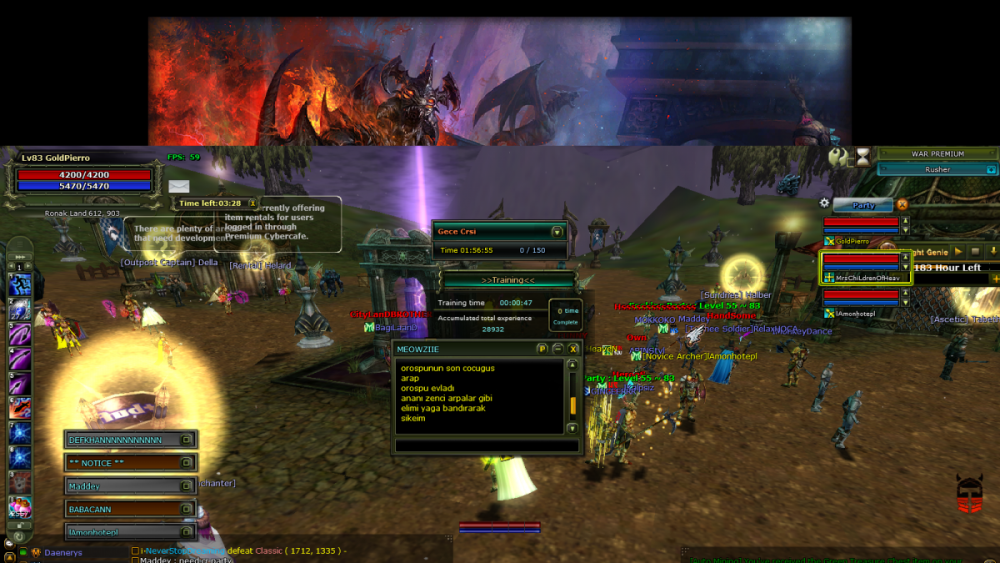Close the party panel with orange X
The image size is (1000, 563).
point(902,205)
